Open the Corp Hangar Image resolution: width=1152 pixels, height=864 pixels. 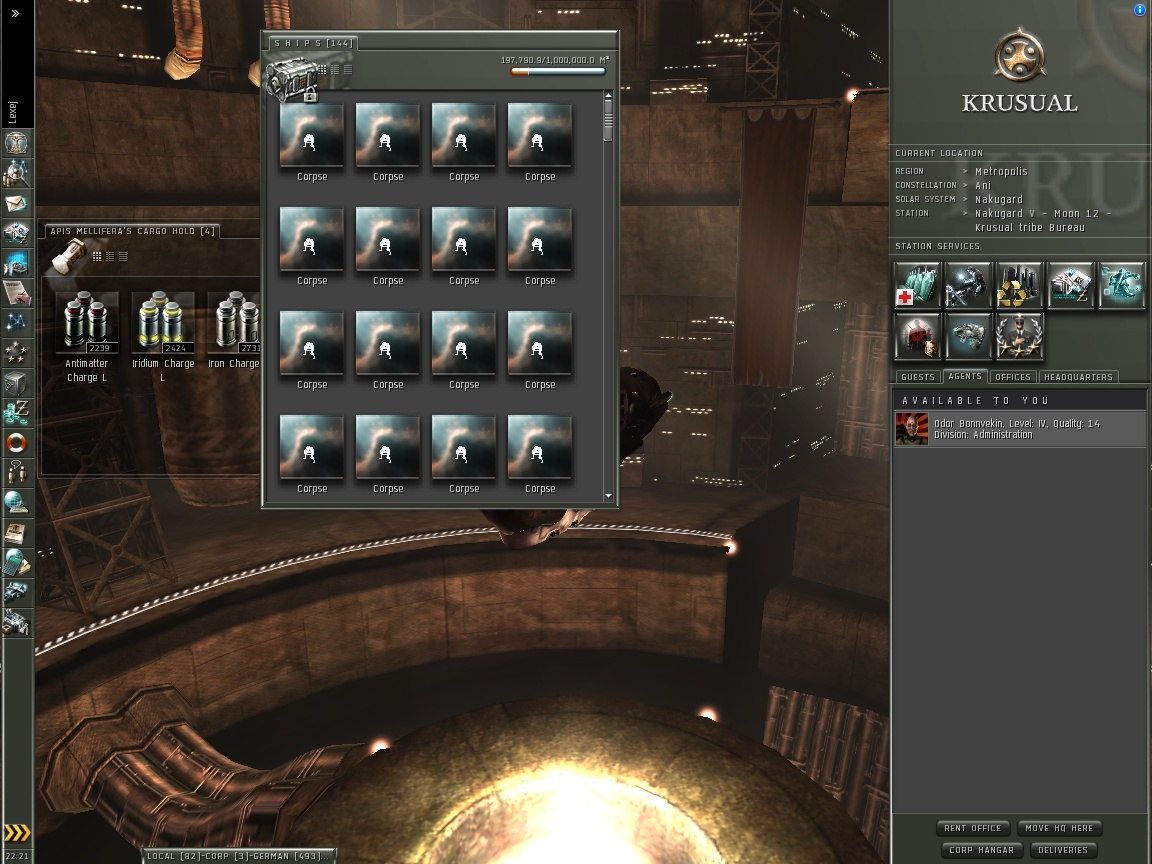(x=981, y=850)
